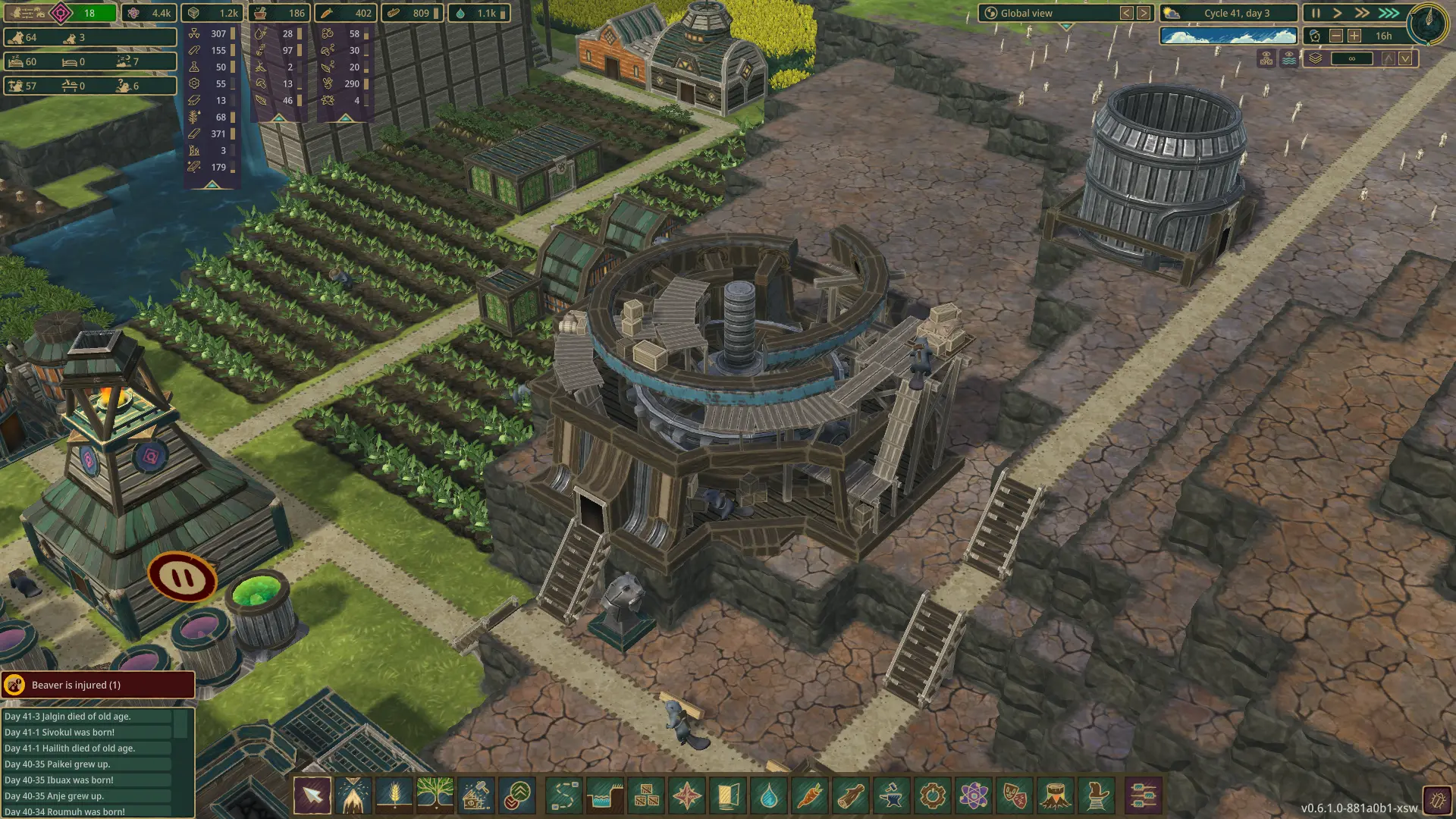
Task: Lower the visible layer with down arrow
Action: click(1405, 58)
